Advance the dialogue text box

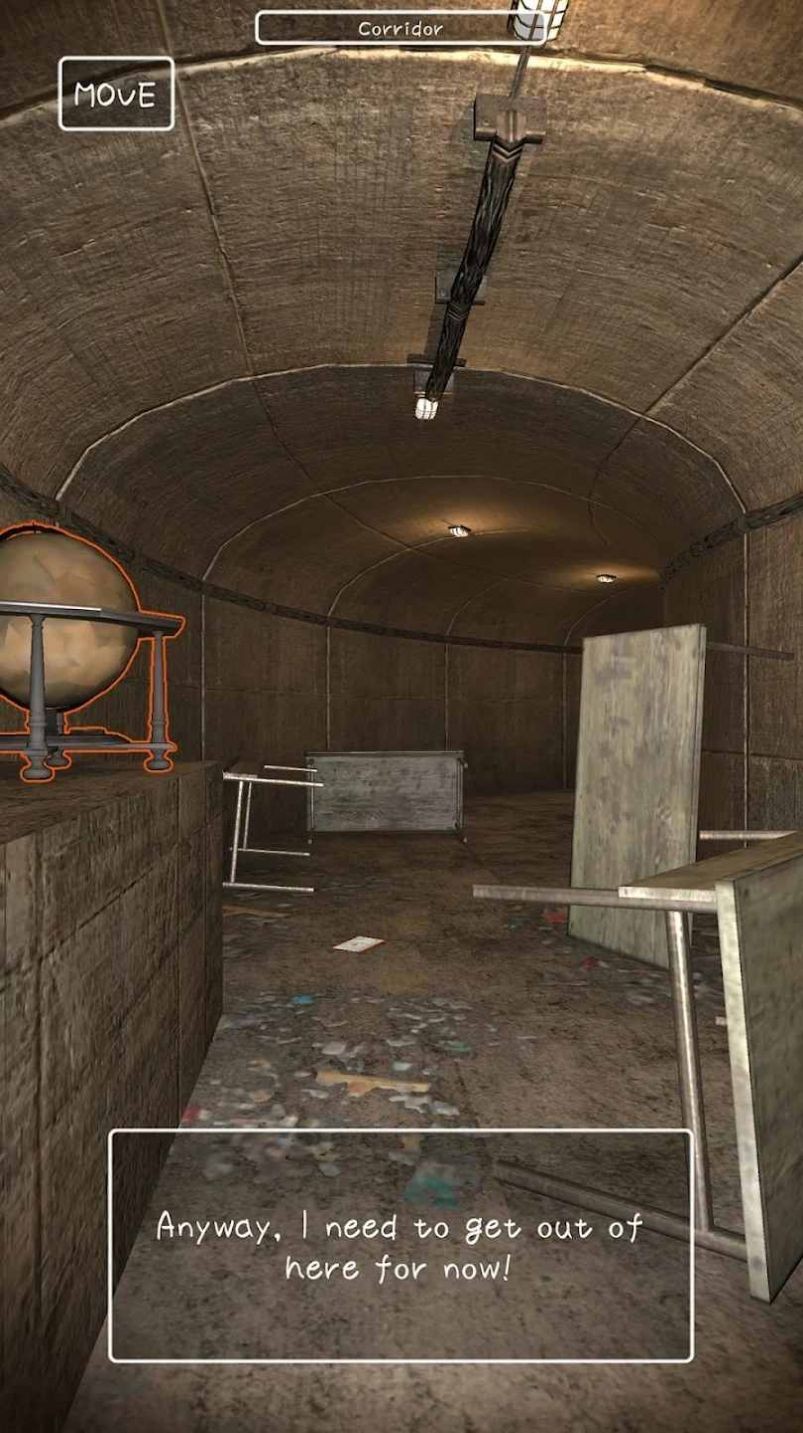(x=400, y=1245)
